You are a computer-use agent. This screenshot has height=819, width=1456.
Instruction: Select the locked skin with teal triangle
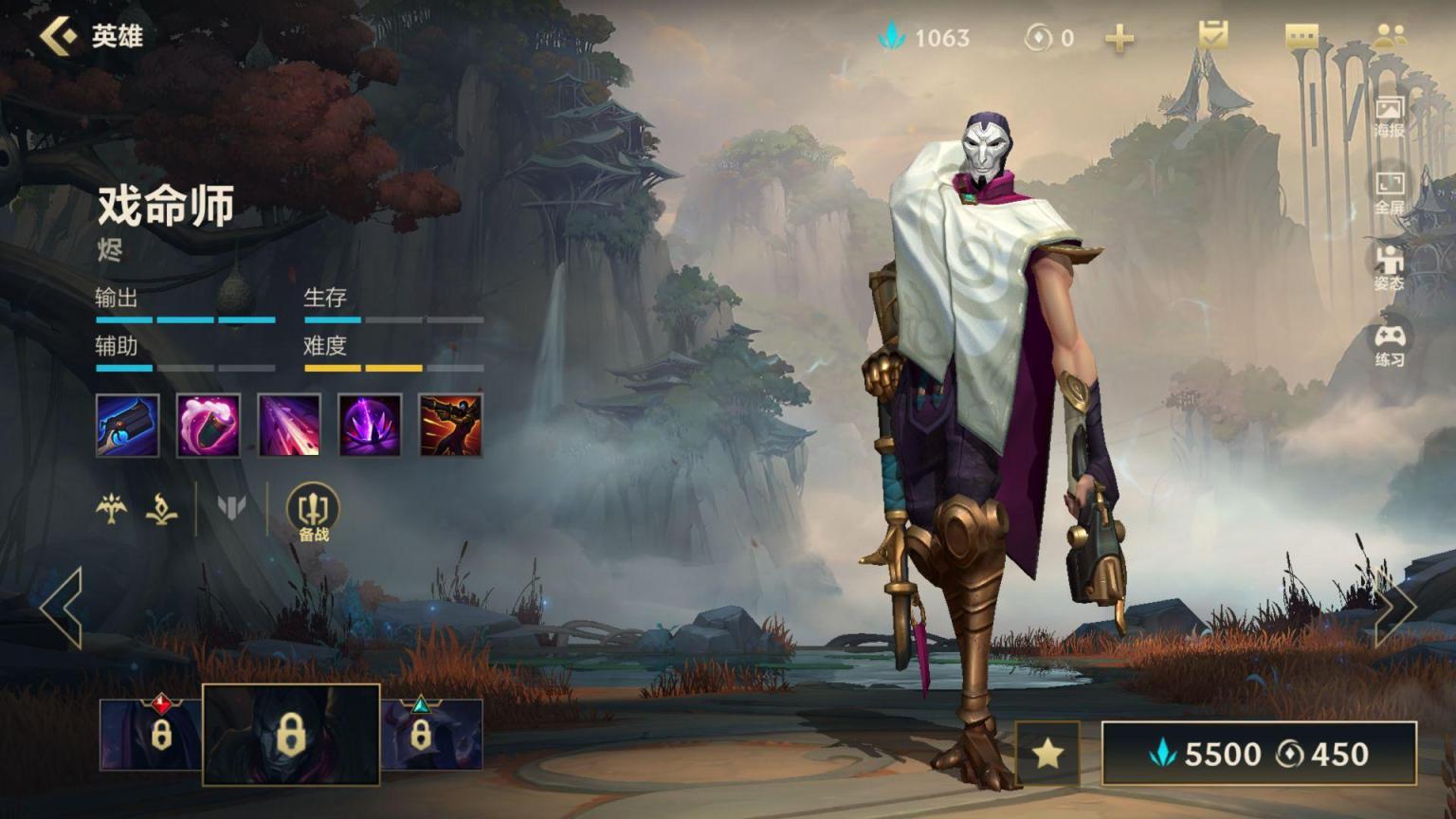[x=431, y=734]
